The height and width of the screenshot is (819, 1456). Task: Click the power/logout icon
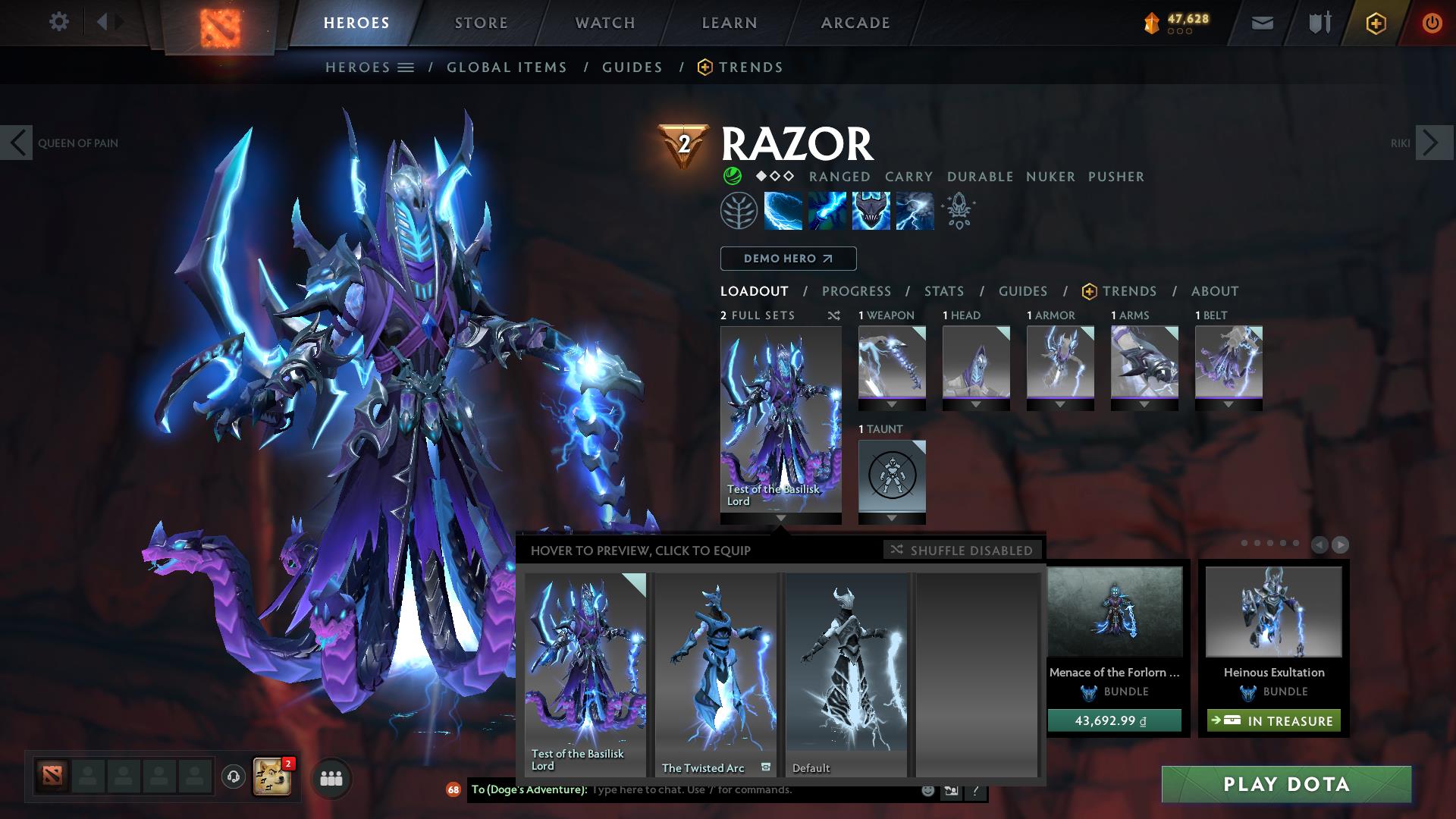(x=1432, y=22)
